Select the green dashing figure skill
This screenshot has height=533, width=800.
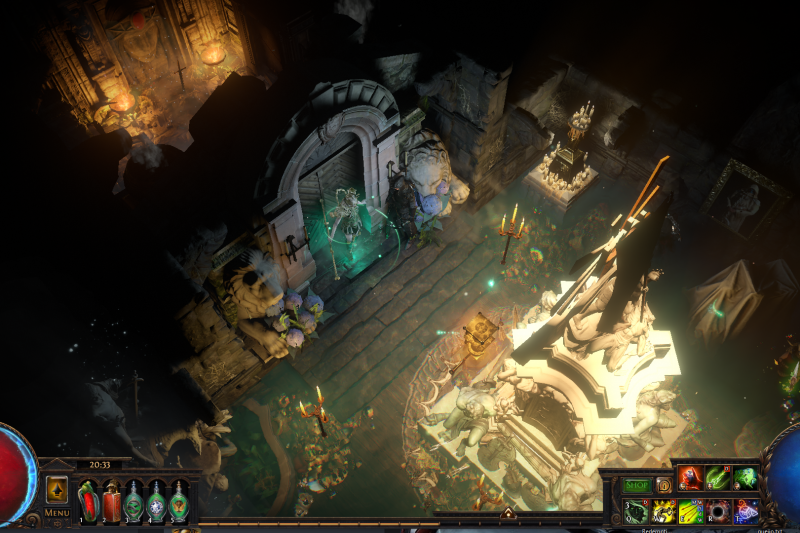point(745,478)
